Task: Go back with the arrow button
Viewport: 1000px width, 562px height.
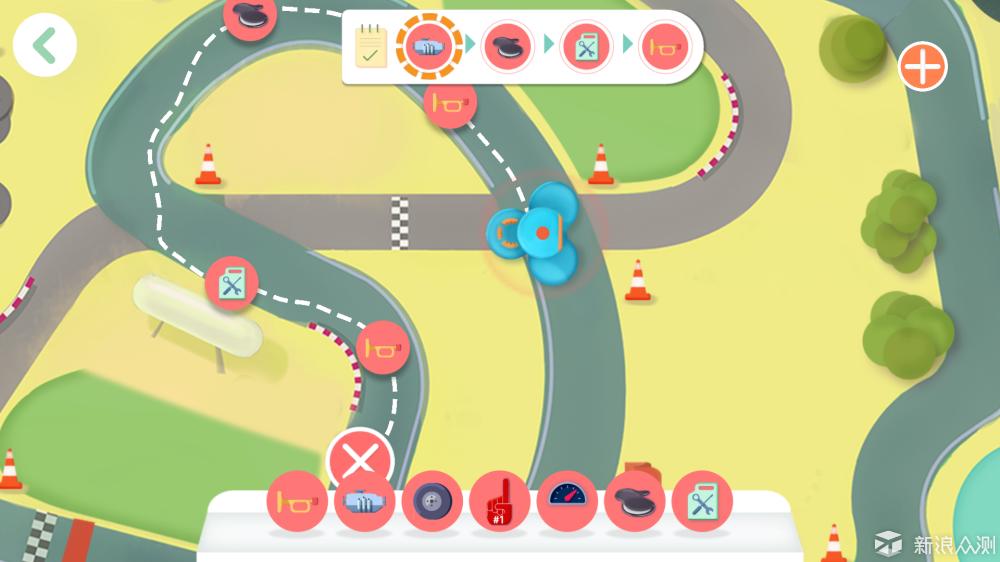Action: [x=44, y=46]
